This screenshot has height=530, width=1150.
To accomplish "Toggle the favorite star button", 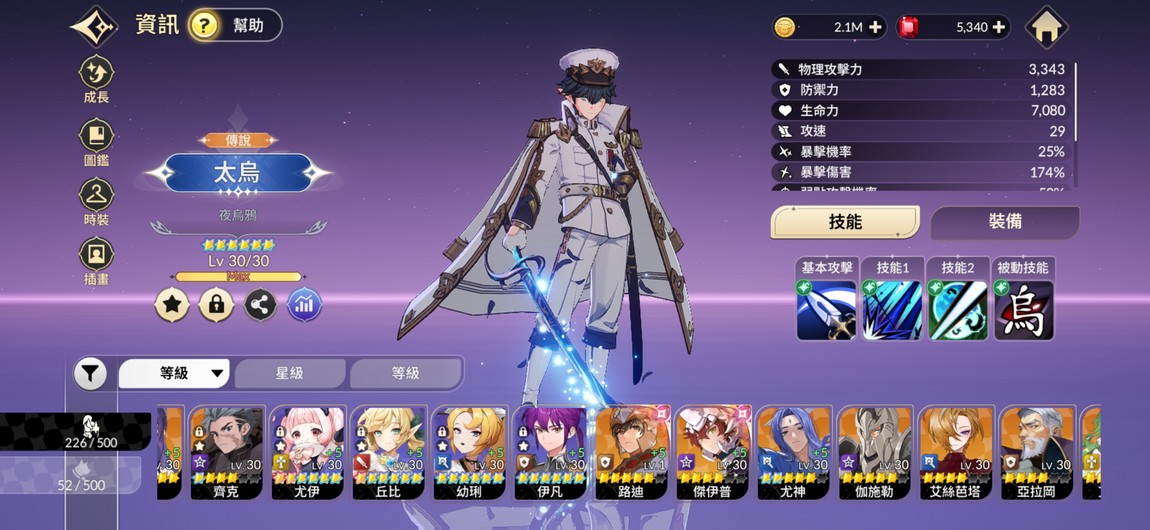I will pos(172,305).
